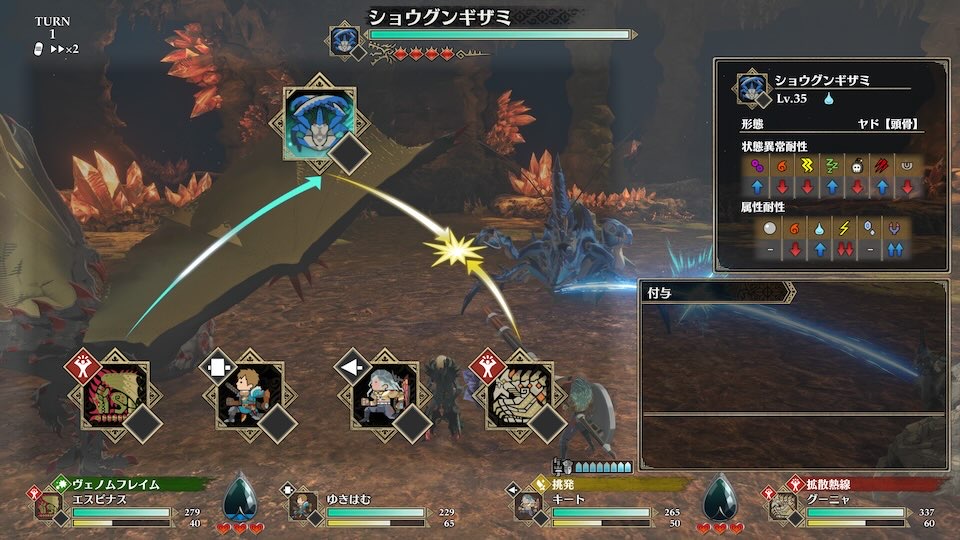Click ショウグンギザミ portrait beside top health bar
960x540 pixels.
[343, 41]
